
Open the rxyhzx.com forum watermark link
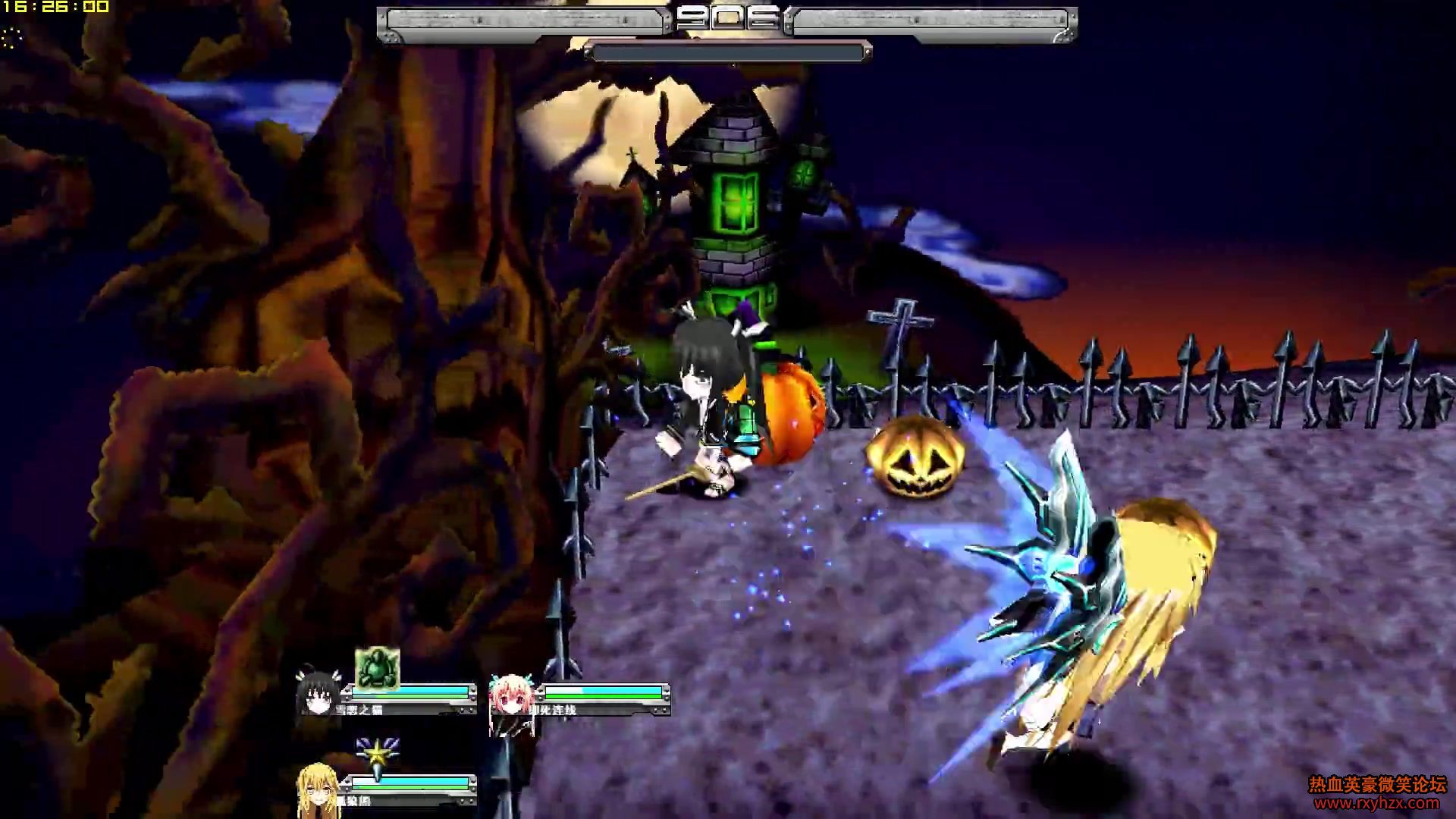pos(1376,803)
